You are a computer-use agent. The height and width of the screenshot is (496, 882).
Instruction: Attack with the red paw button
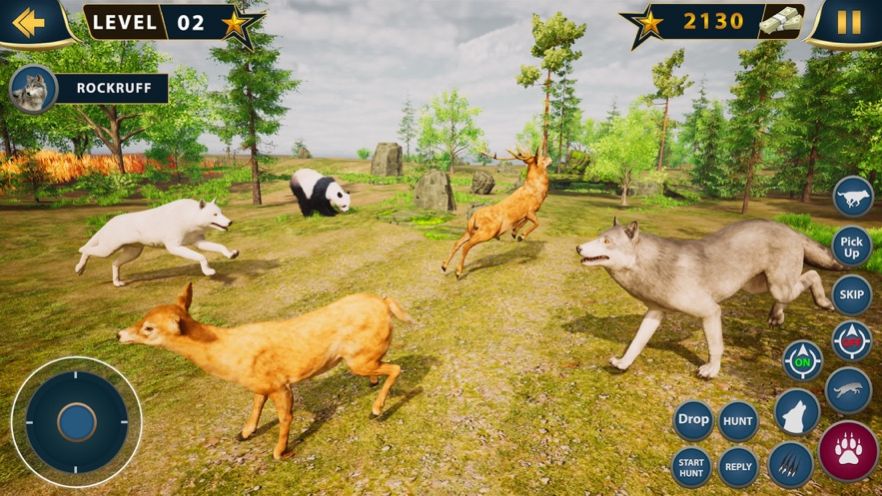click(x=848, y=449)
